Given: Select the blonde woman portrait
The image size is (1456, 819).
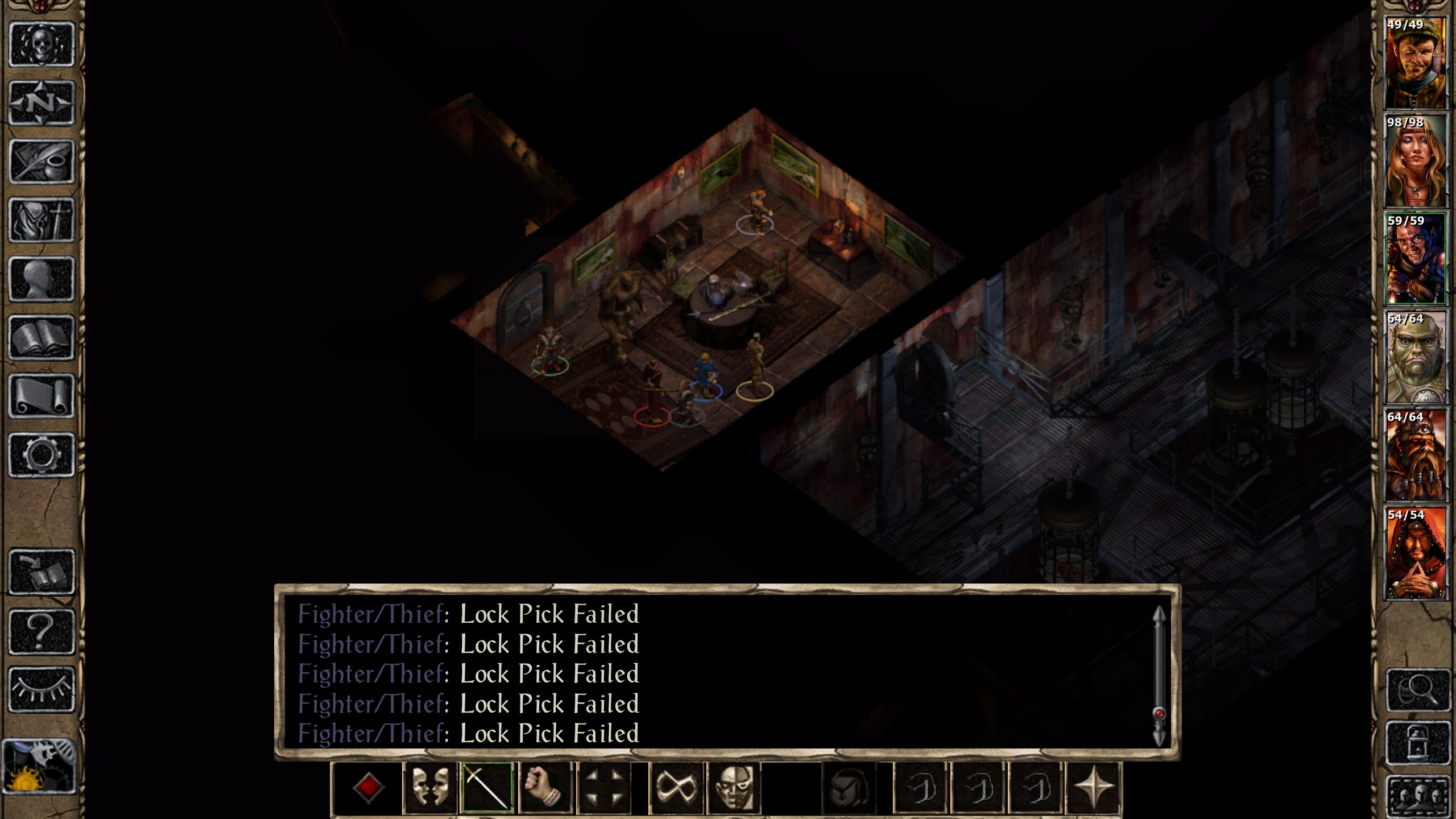Looking at the screenshot, I should [x=1415, y=161].
